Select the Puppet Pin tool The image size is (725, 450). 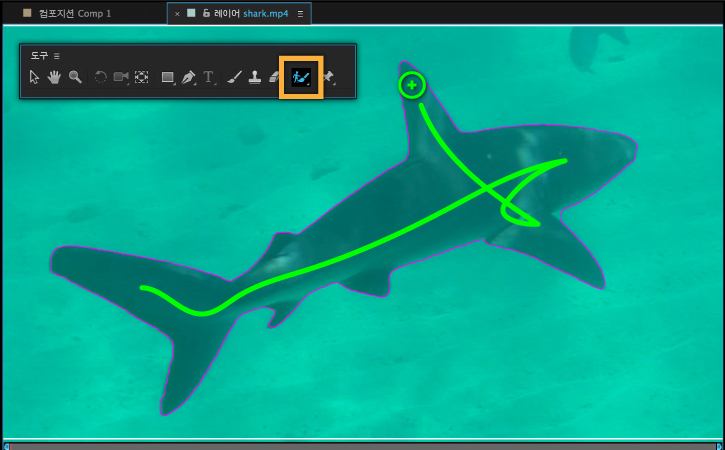click(327, 77)
